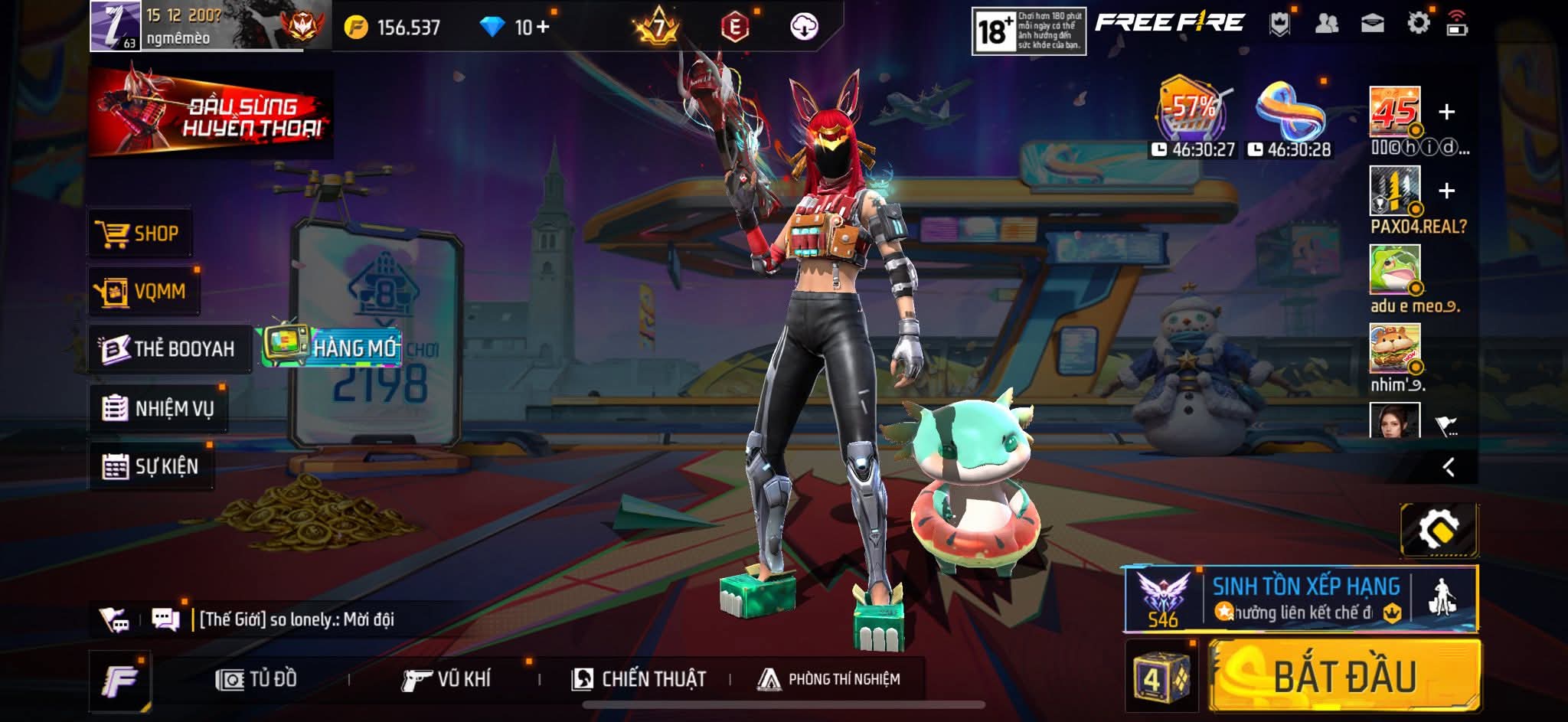Add diamonds with the plus button
The image size is (1568, 722).
(x=543, y=27)
